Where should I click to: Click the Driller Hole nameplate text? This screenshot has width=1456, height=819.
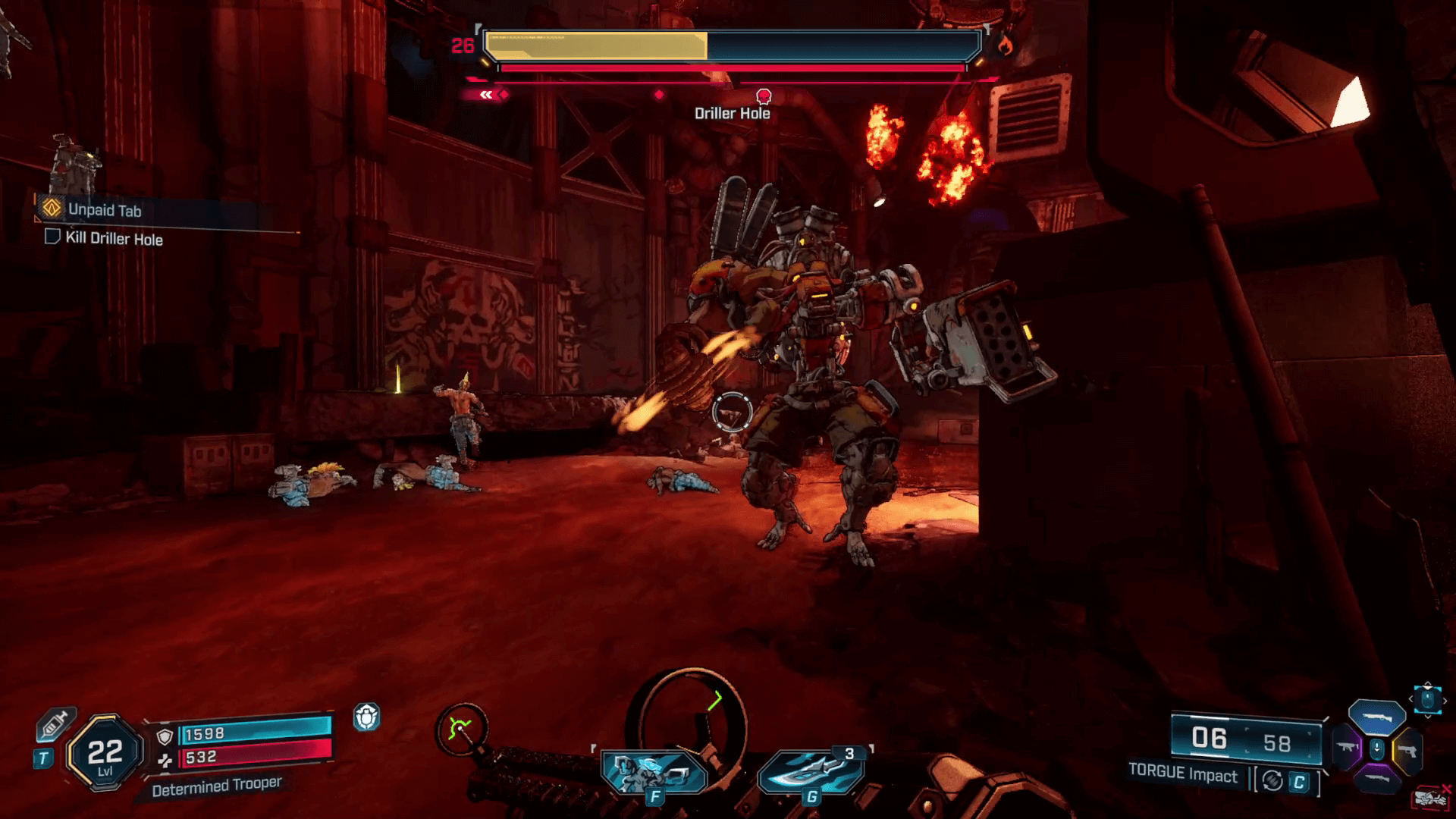(732, 111)
